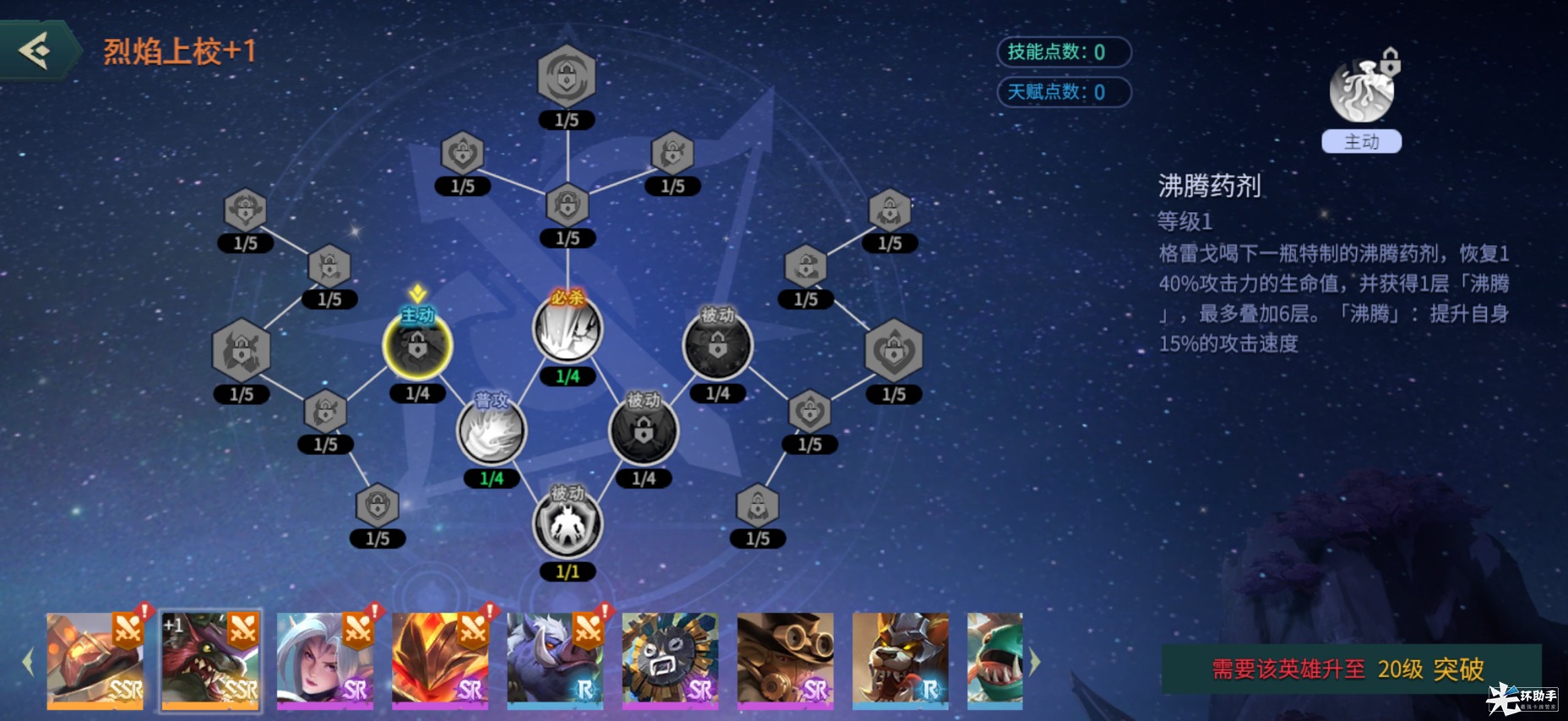
Task: Show previous heroes with left arrow
Action: (x=28, y=662)
